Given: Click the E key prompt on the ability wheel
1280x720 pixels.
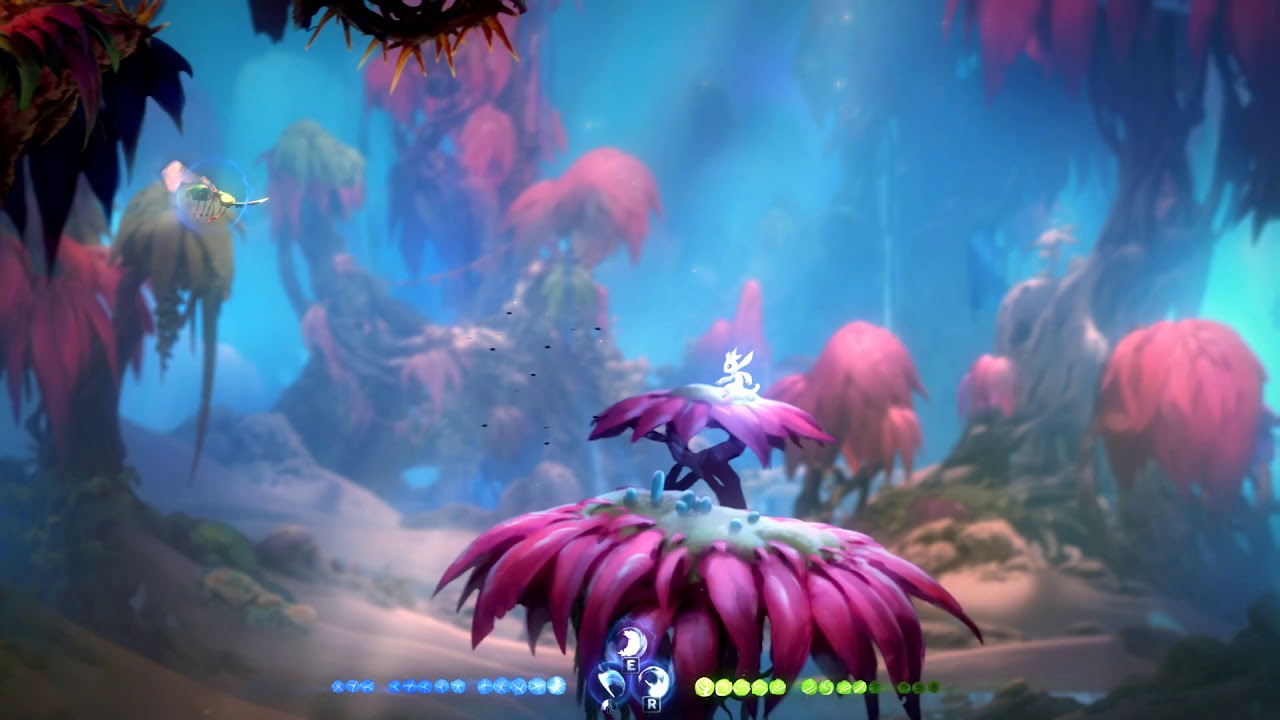Looking at the screenshot, I should tap(631, 665).
